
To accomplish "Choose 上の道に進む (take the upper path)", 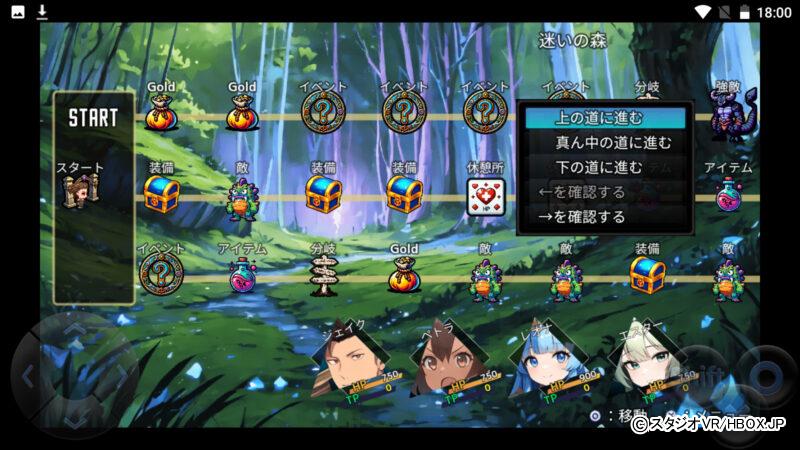I will (x=604, y=118).
